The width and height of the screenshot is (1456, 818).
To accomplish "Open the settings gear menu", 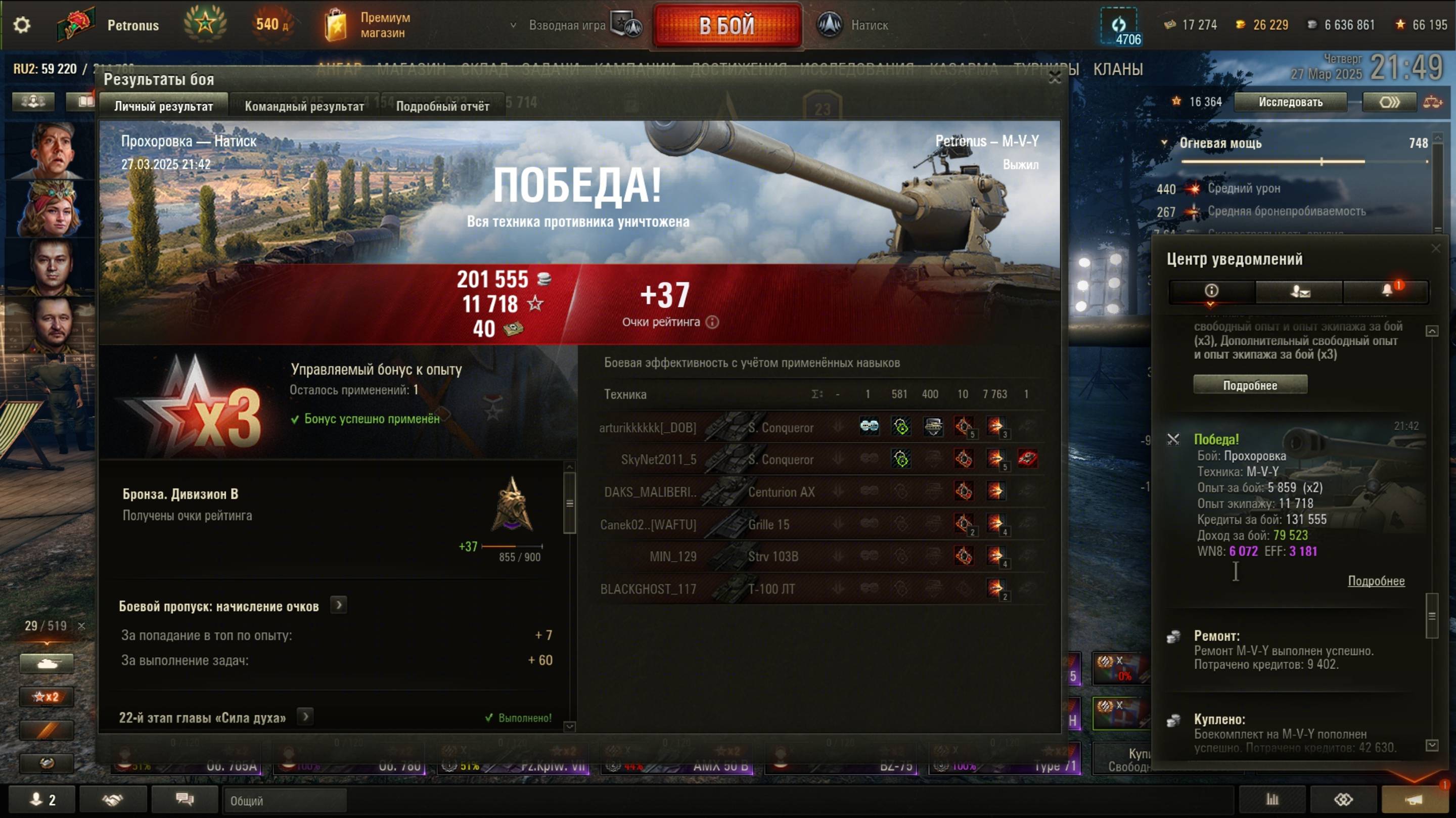I will (21, 25).
